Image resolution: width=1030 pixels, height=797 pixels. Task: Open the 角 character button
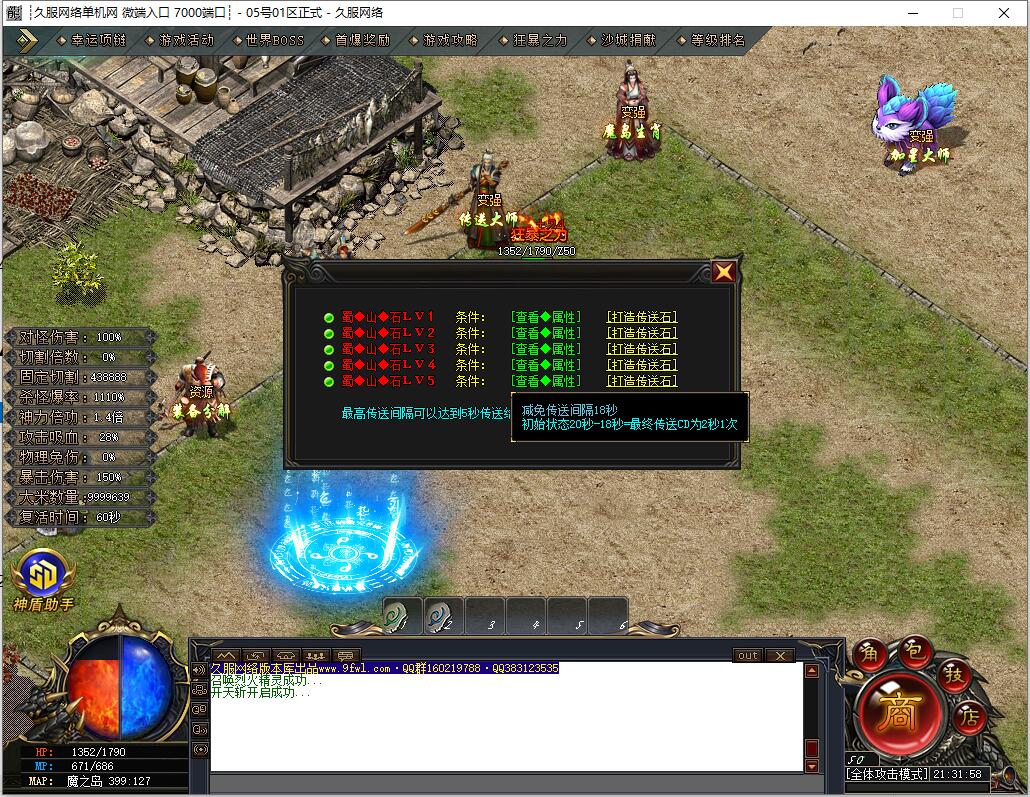click(x=871, y=651)
